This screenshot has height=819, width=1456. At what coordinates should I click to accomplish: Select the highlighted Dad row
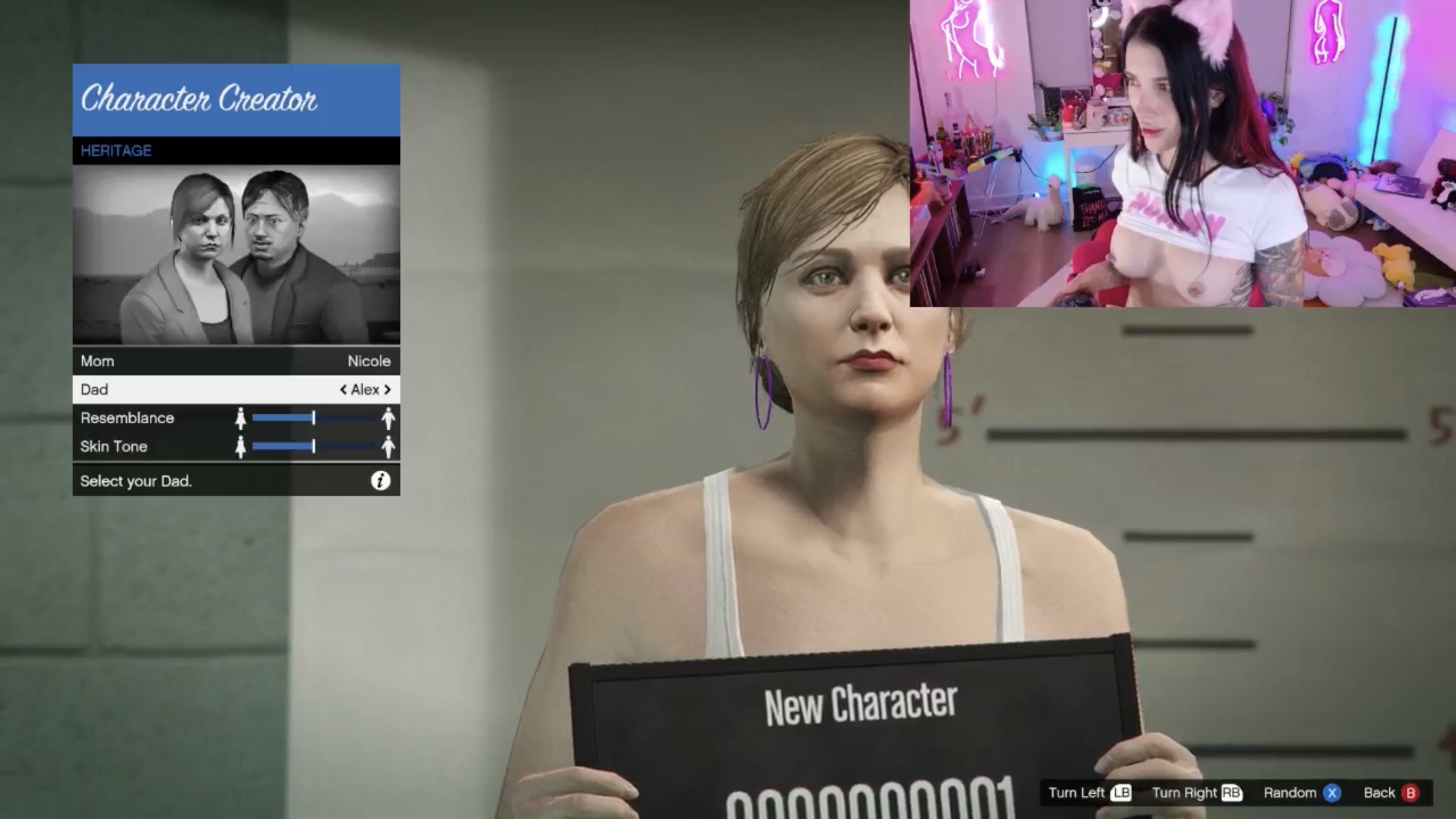tap(236, 390)
